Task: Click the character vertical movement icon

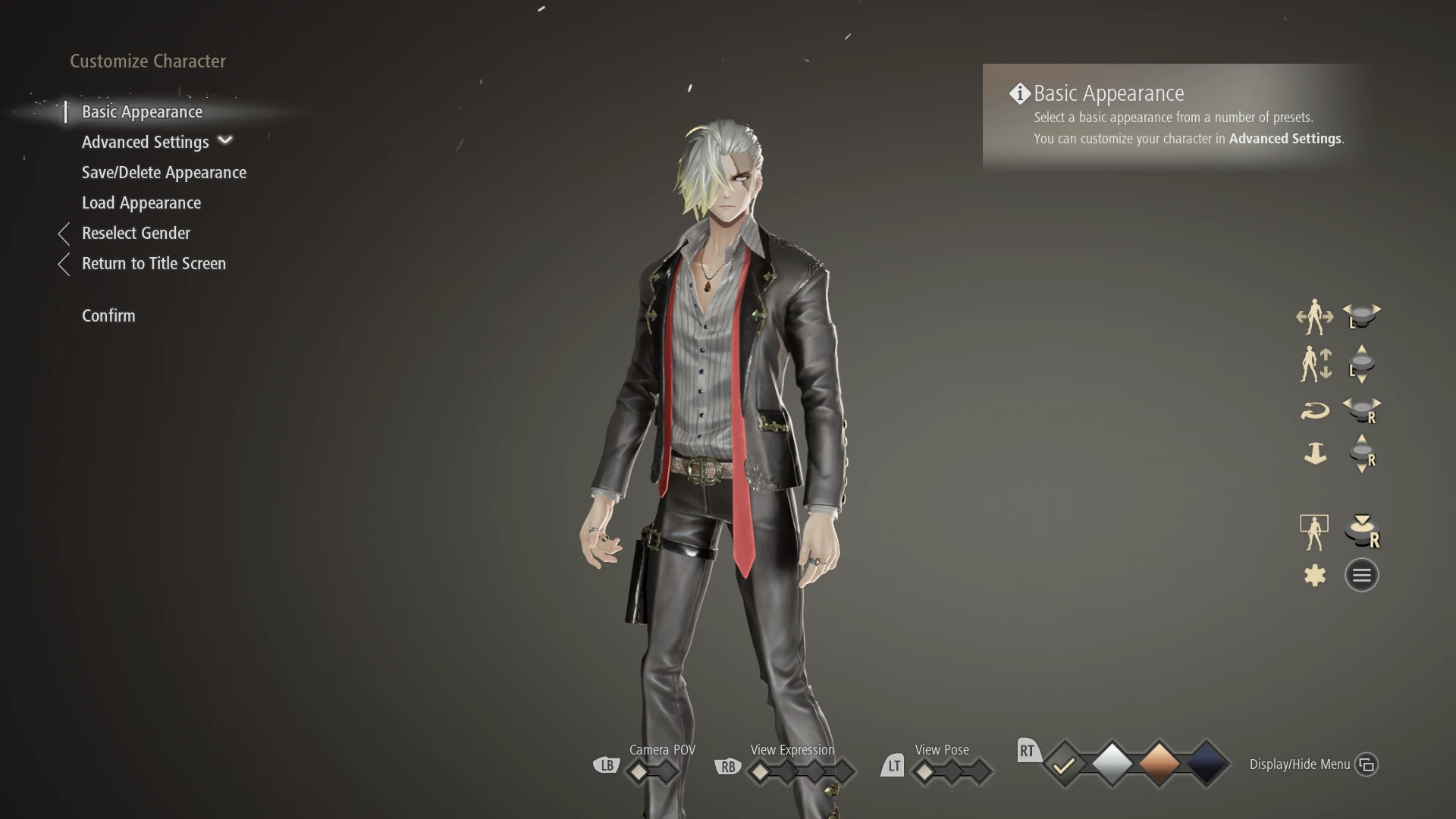Action: click(x=1316, y=364)
